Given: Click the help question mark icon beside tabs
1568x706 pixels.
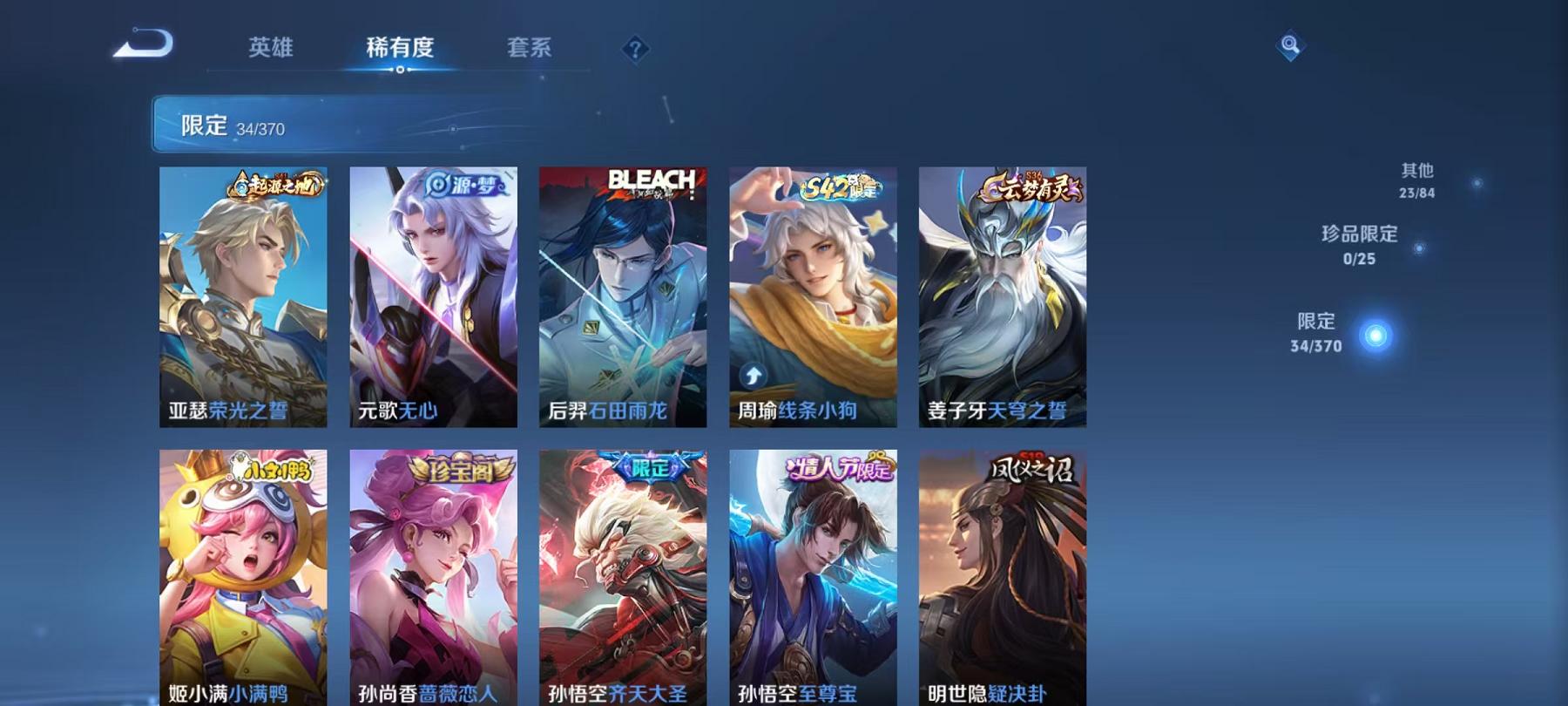Looking at the screenshot, I should [x=637, y=50].
